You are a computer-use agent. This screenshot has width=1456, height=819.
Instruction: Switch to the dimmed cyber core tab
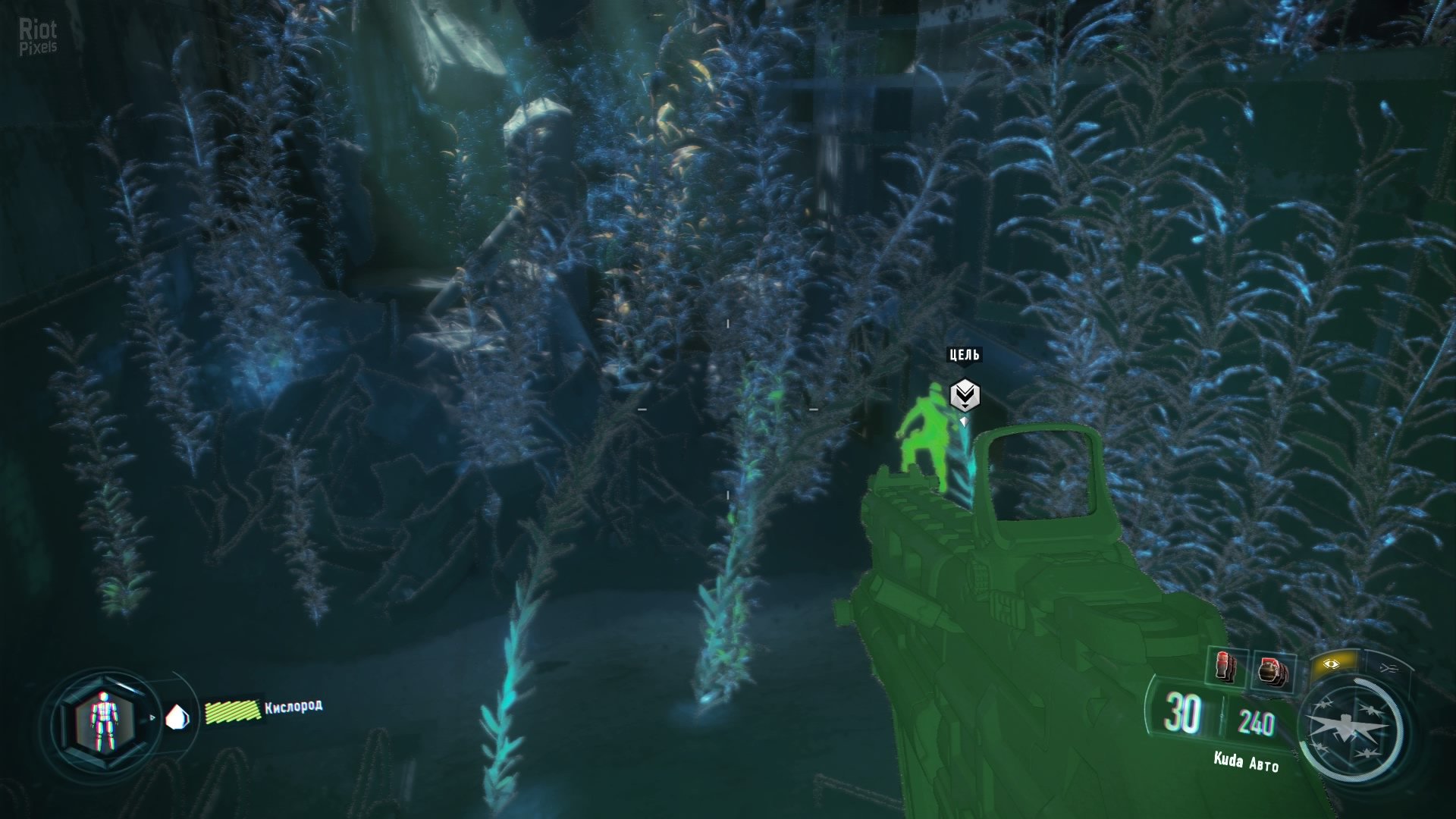1389,668
